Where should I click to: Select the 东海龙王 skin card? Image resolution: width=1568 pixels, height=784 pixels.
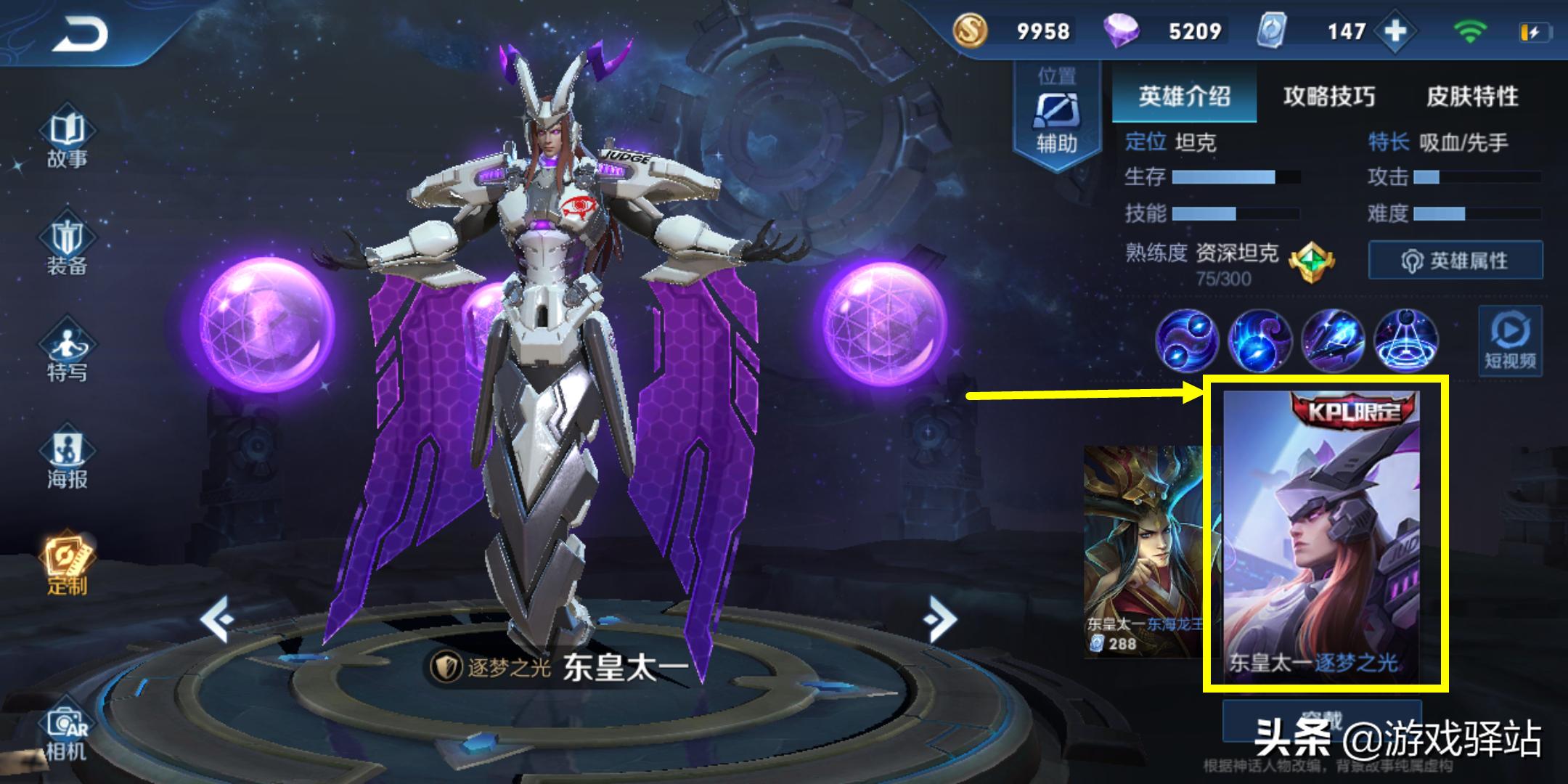[1141, 552]
